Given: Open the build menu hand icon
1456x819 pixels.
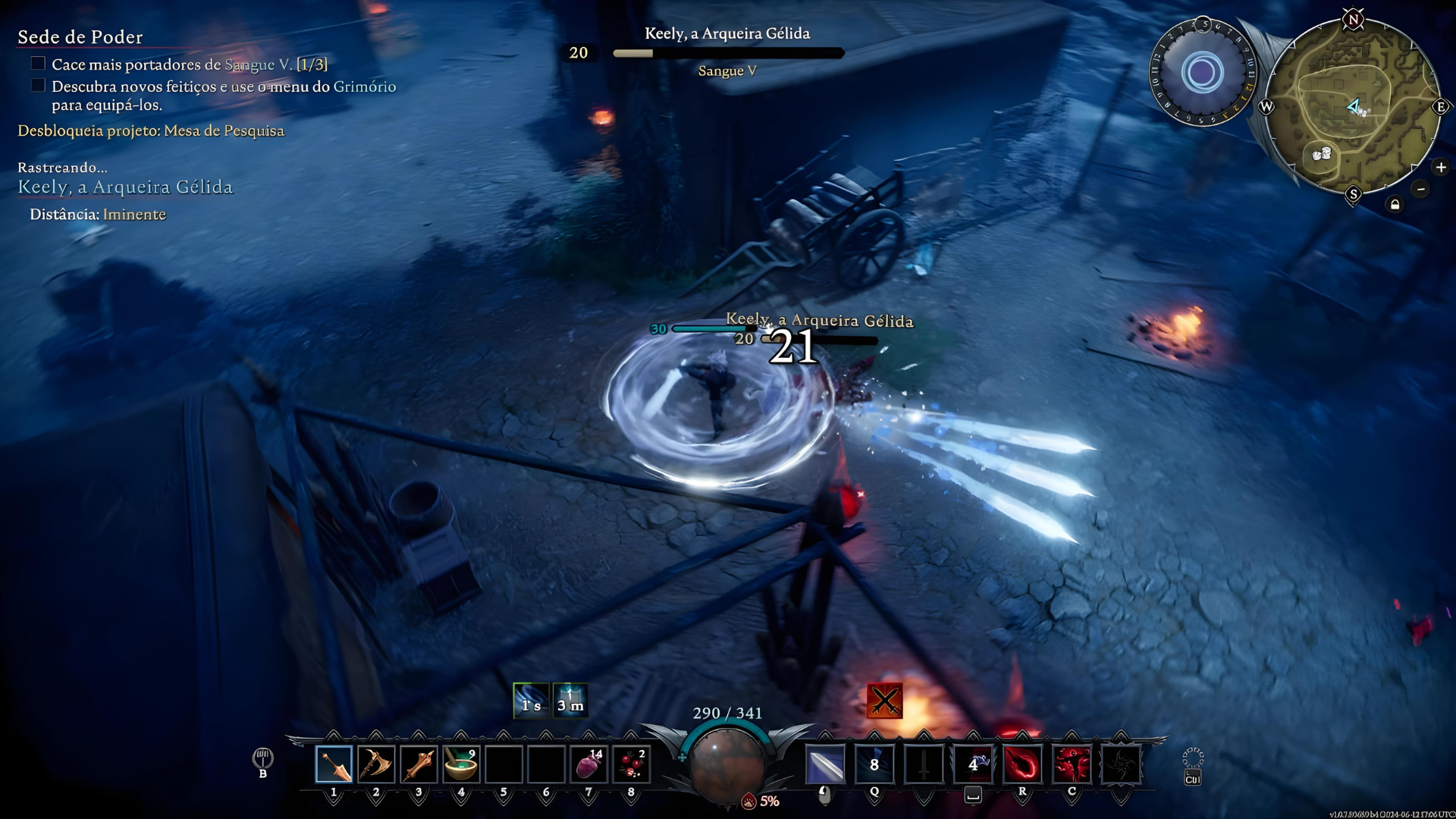Looking at the screenshot, I should point(262,758).
